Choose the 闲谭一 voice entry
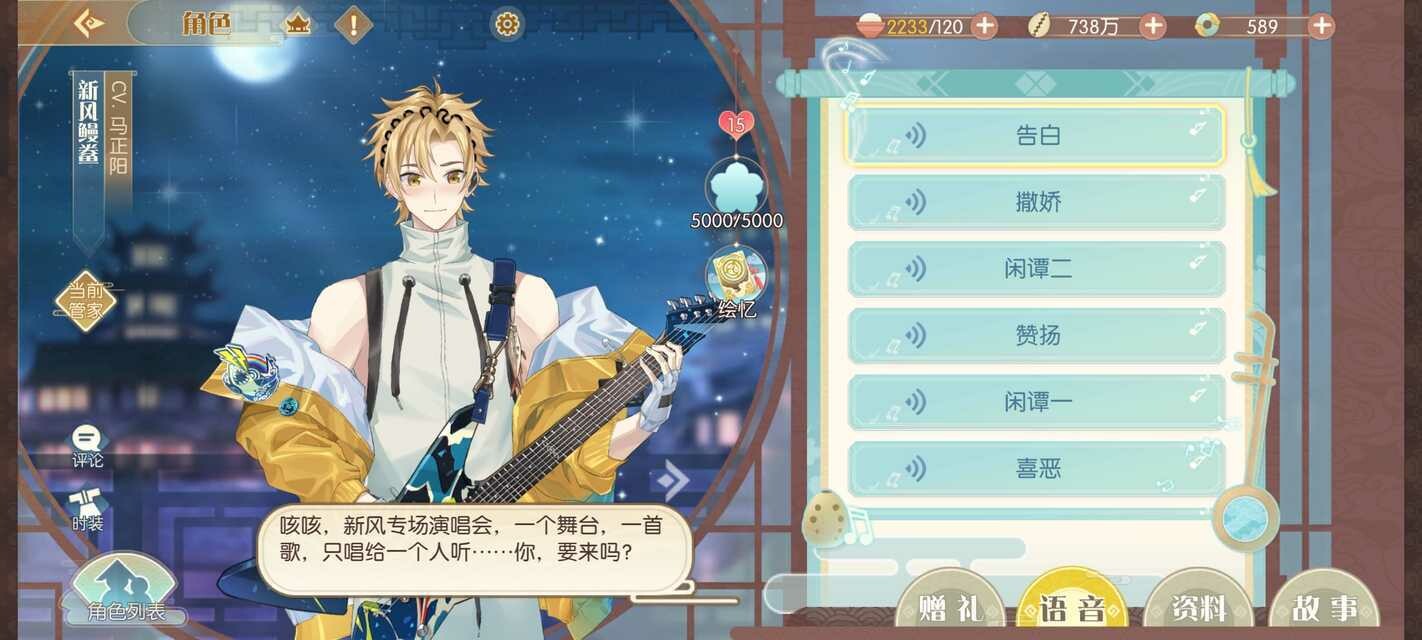 point(1036,402)
